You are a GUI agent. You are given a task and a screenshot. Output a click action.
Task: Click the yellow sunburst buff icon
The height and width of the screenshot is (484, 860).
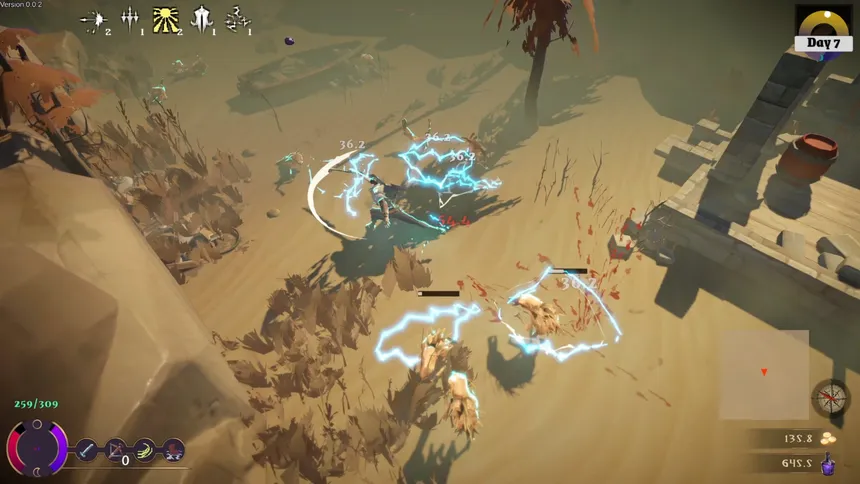point(166,19)
